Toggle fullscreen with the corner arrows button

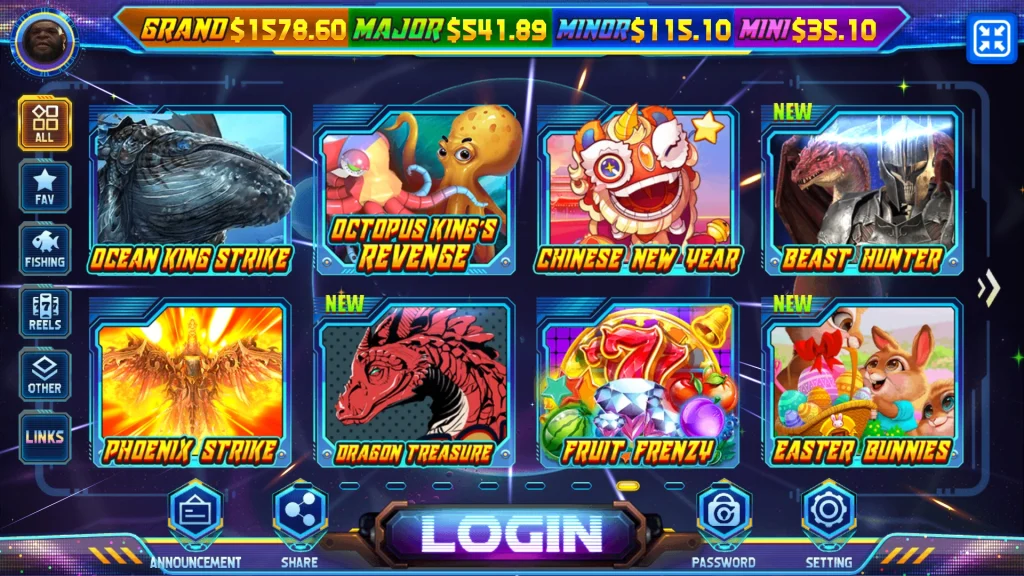point(992,39)
